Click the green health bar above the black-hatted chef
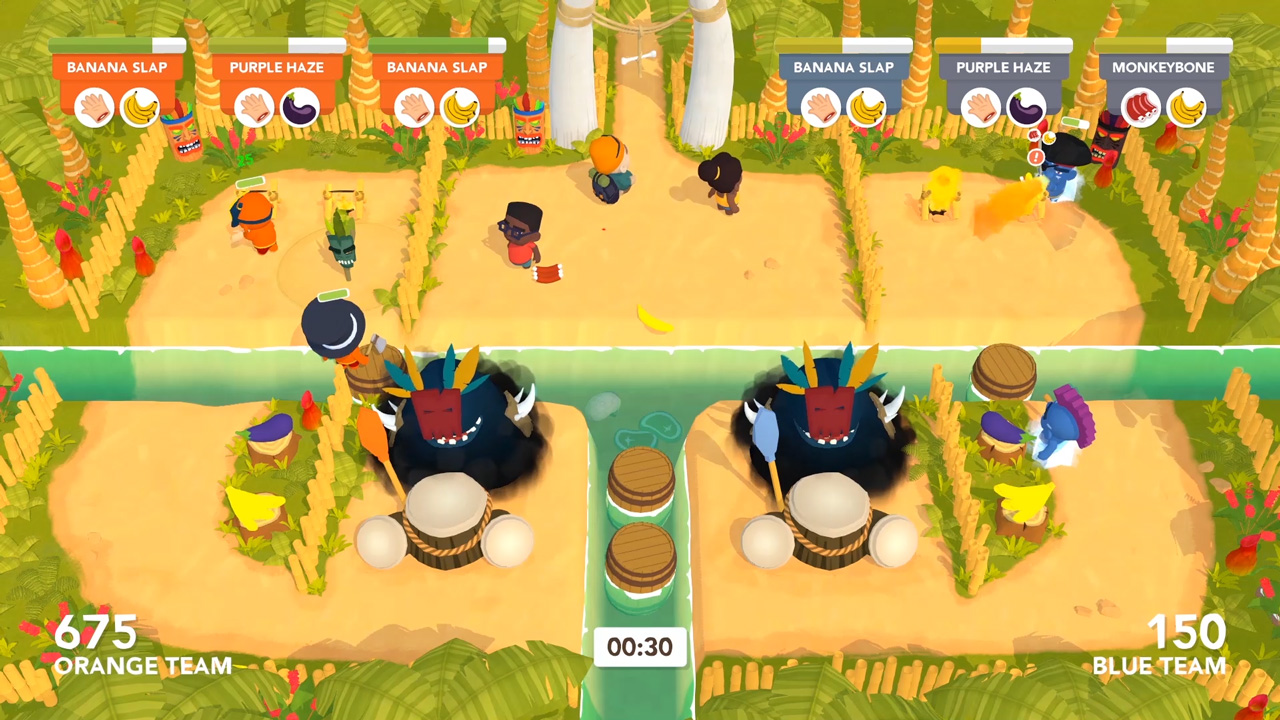This screenshot has height=720, width=1280. tap(332, 296)
